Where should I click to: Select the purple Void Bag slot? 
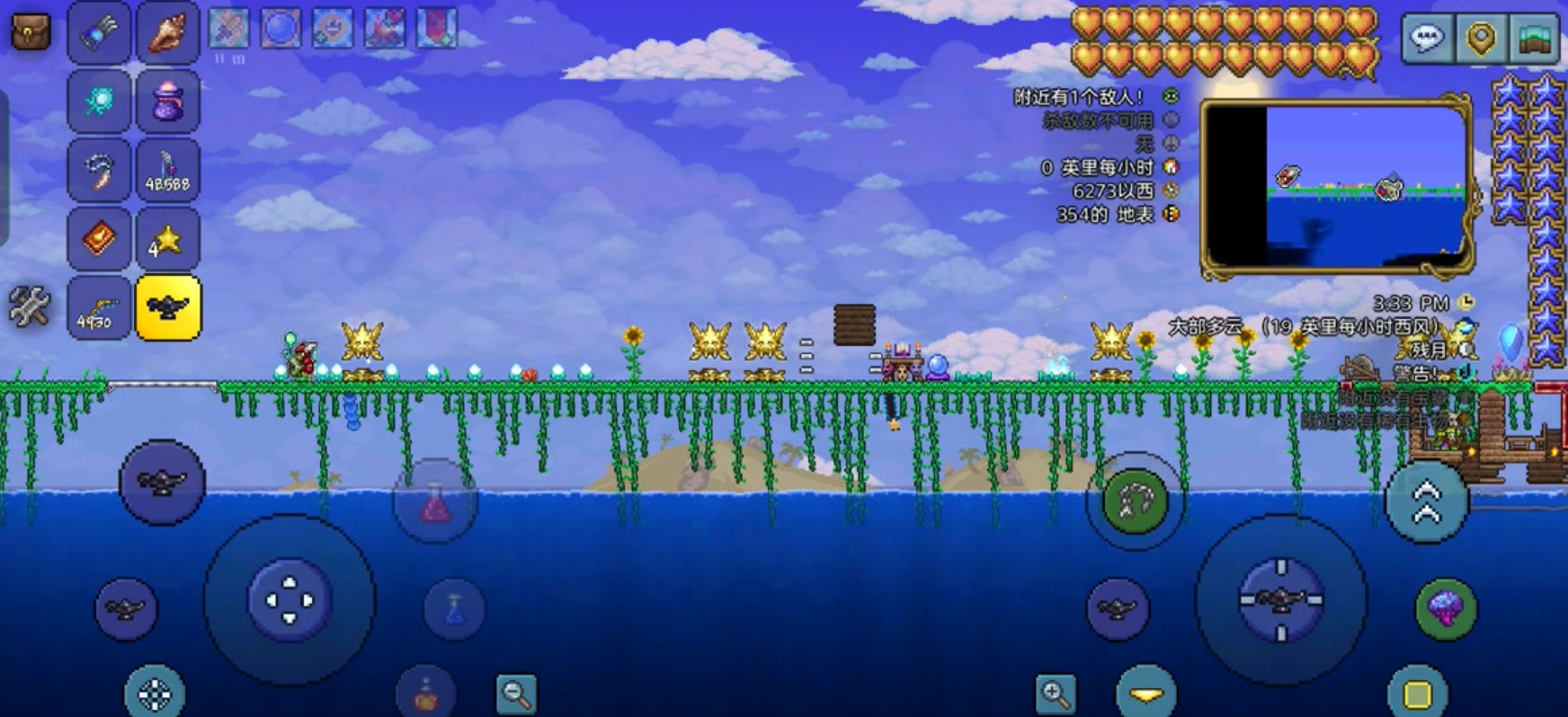tap(167, 102)
